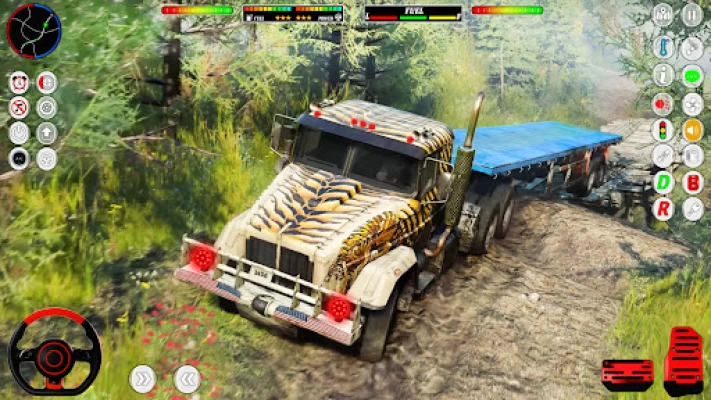Hit the red brake pedal
The image size is (711, 400).
(x=627, y=373)
